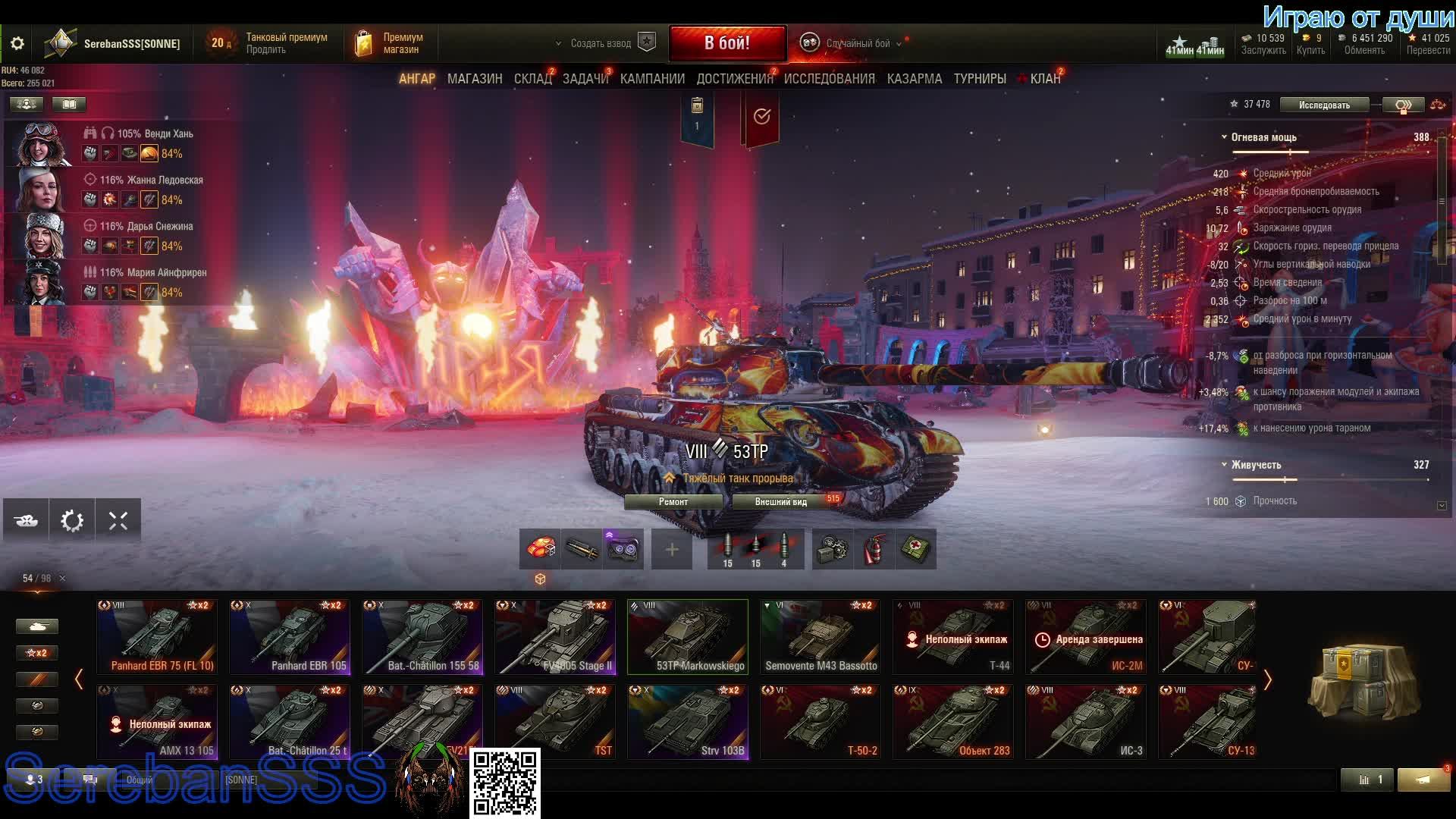Image resolution: width=1456 pixels, height=819 pixels.
Task: Select the Panhard EBR 105 tank
Action: 290,637
